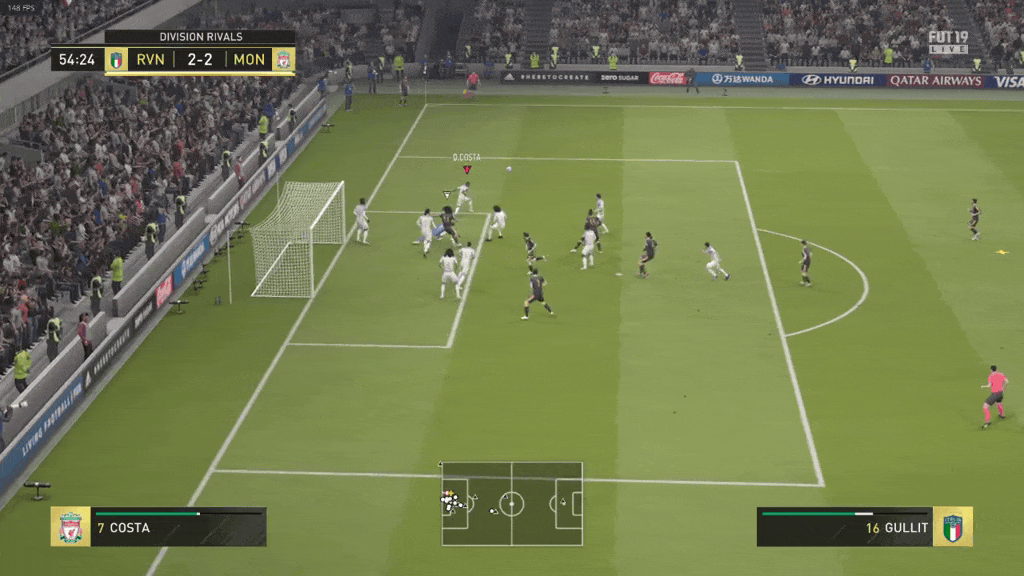Click the pitch radar minimap
This screenshot has width=1024, height=576.
click(511, 503)
